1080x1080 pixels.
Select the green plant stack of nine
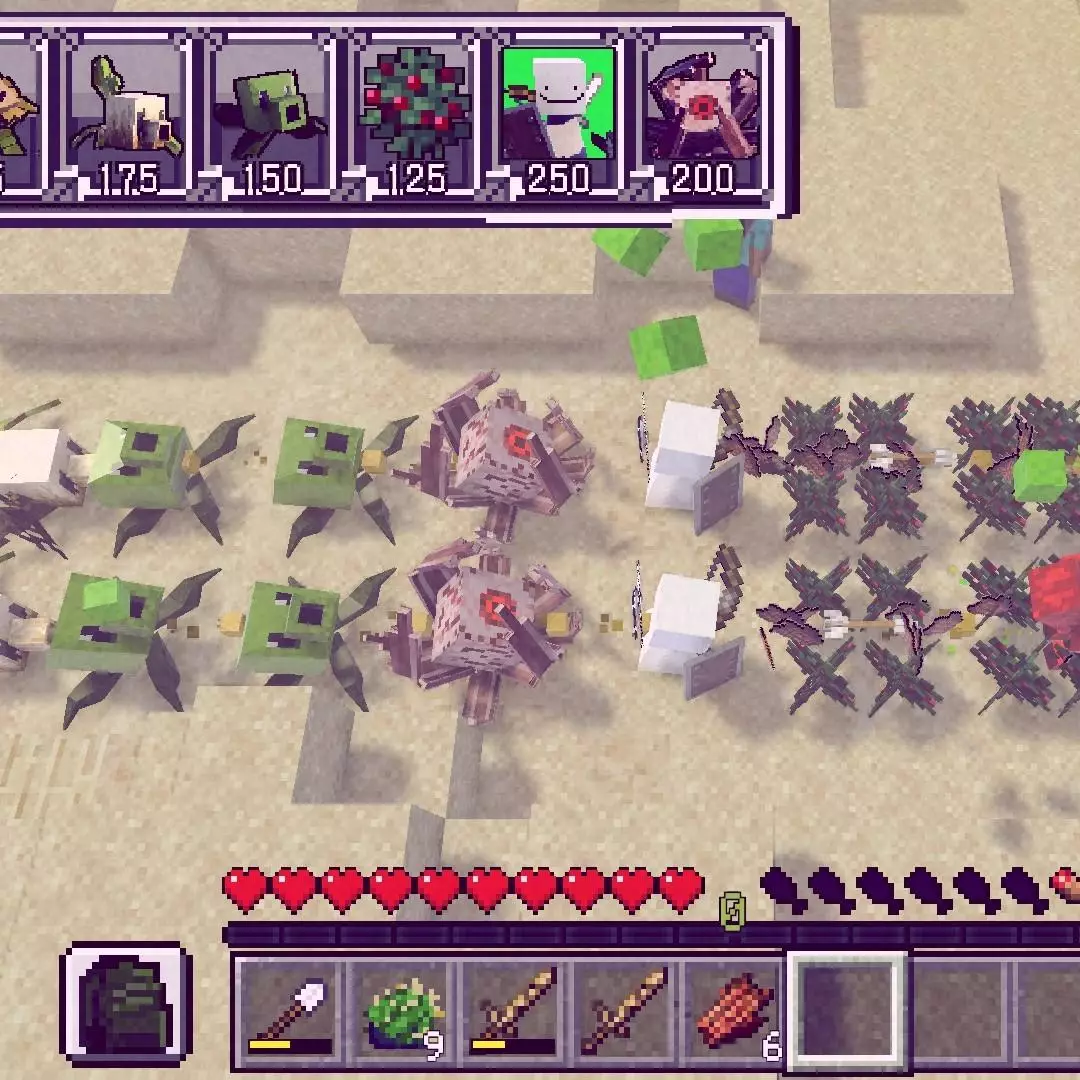[x=401, y=1011]
